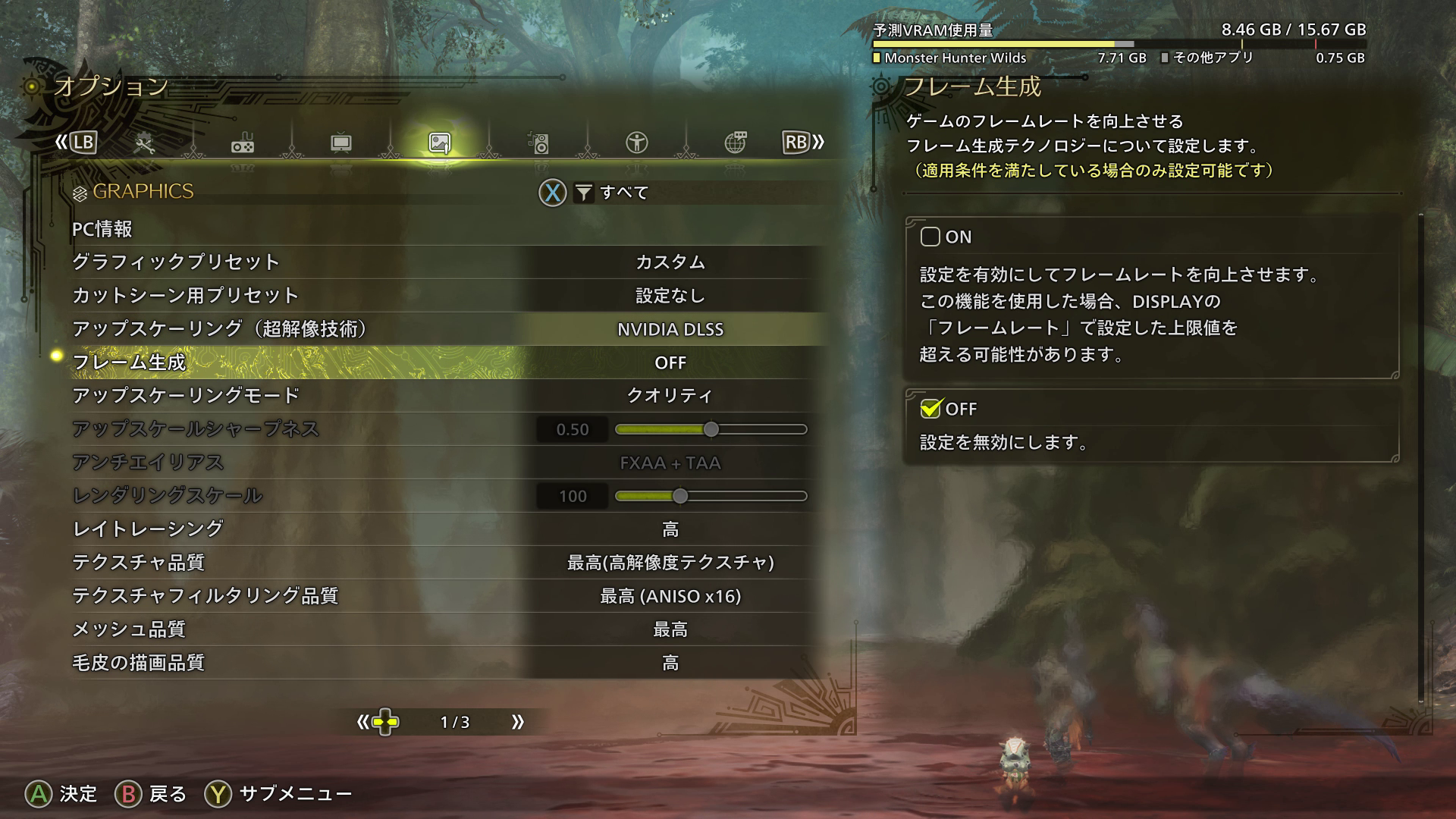This screenshot has width=1456, height=819.
Task: Adjust the アップスケールシャープネス slider handle
Action: (711, 429)
